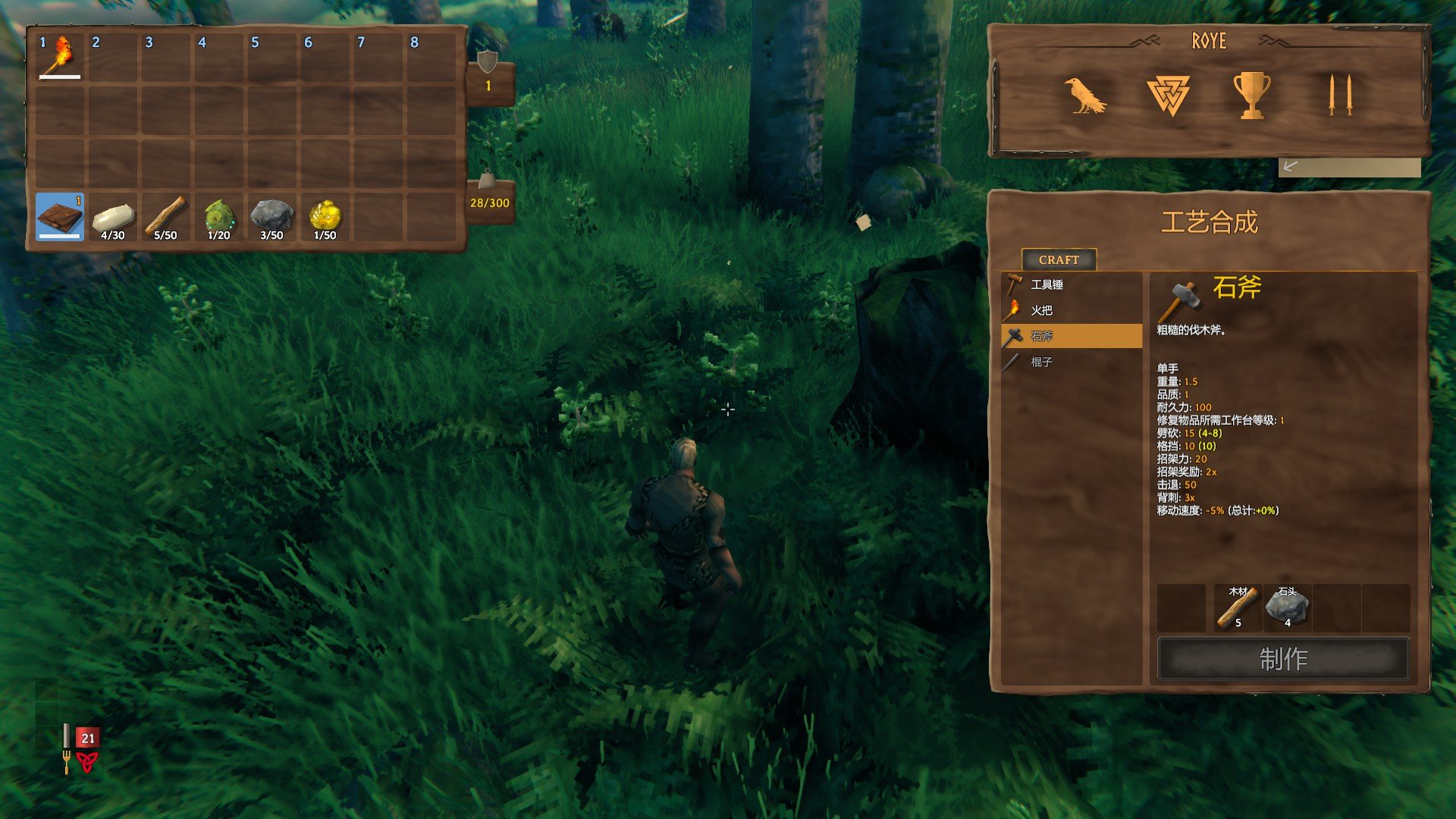Image resolution: width=1456 pixels, height=819 pixels.
Task: Select 棍子 club recipe
Action: pos(1071,362)
